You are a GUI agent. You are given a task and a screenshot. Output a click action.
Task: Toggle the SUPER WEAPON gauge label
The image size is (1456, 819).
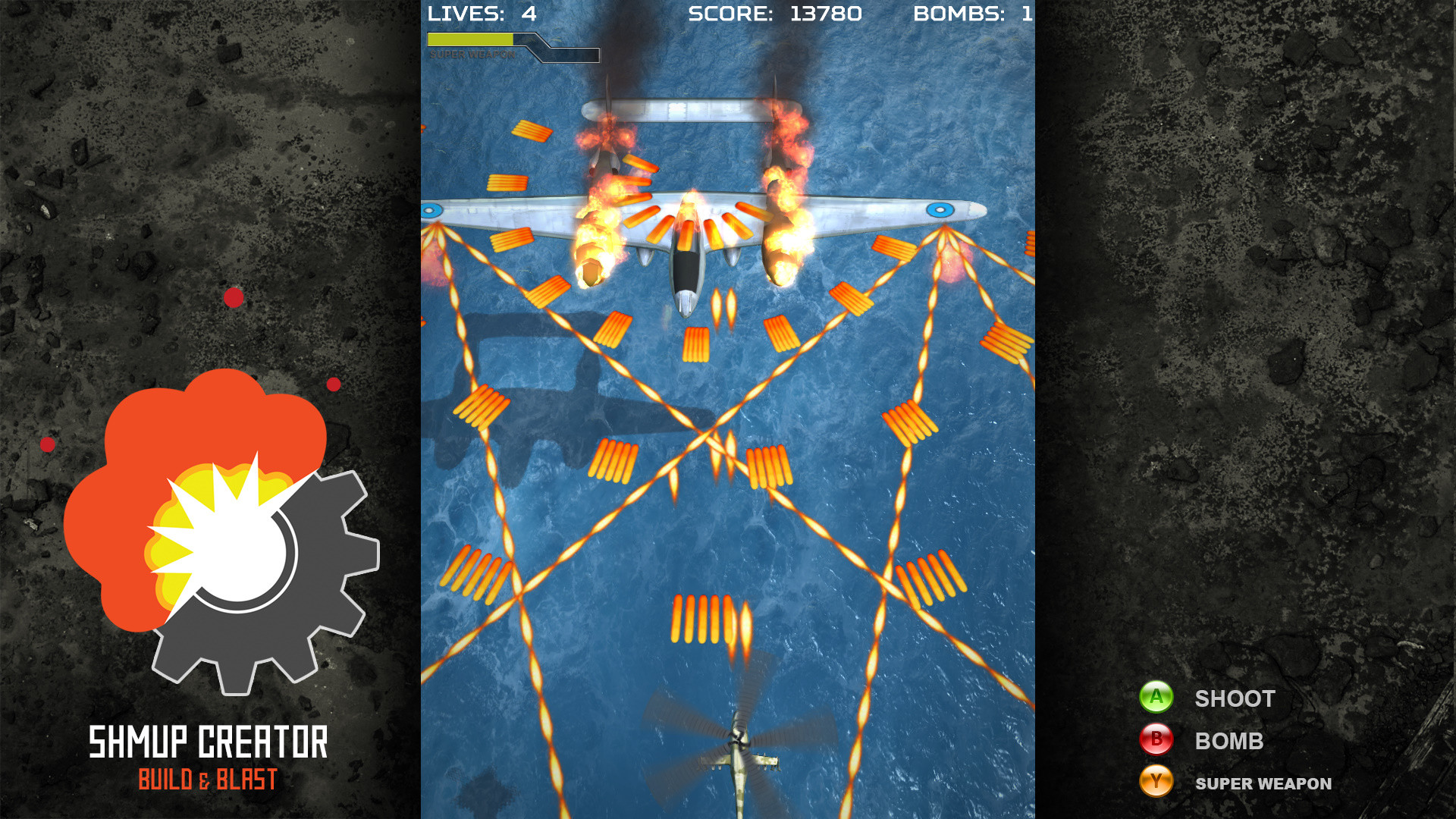coord(471,55)
